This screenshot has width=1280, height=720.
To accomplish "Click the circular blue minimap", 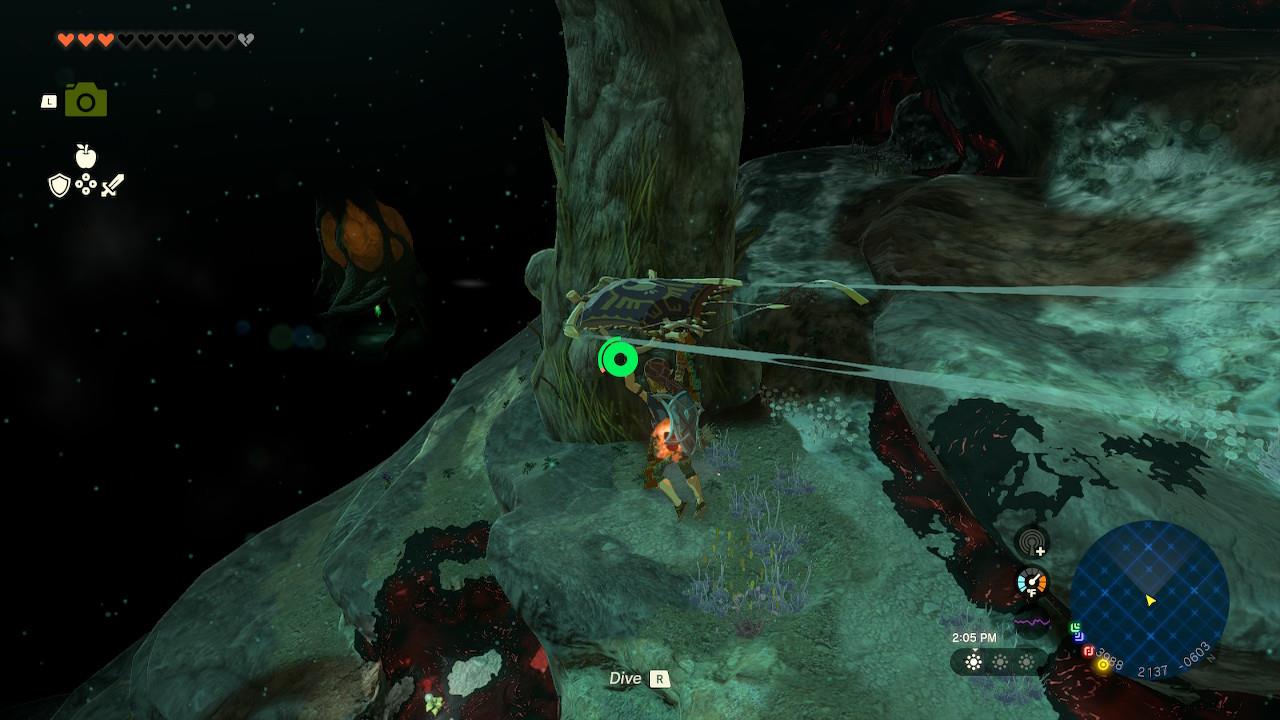I will (1149, 600).
